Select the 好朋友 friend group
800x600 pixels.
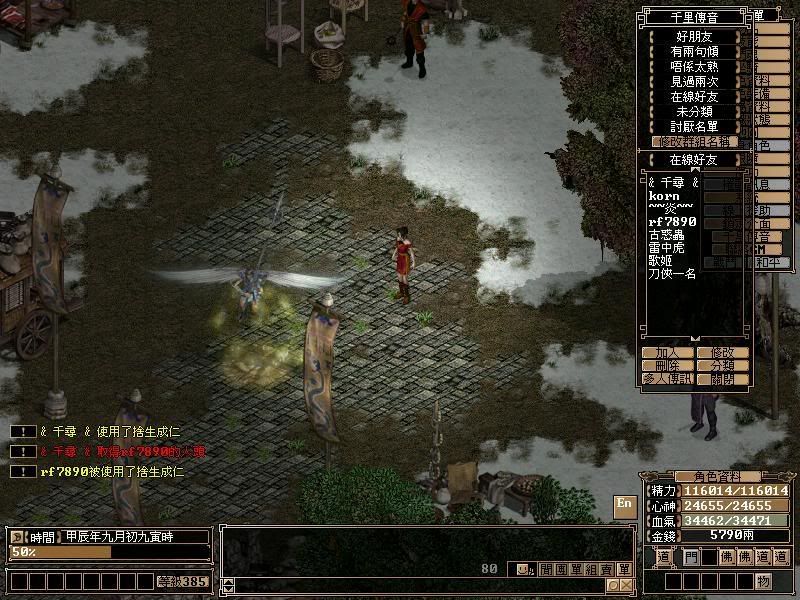point(694,36)
